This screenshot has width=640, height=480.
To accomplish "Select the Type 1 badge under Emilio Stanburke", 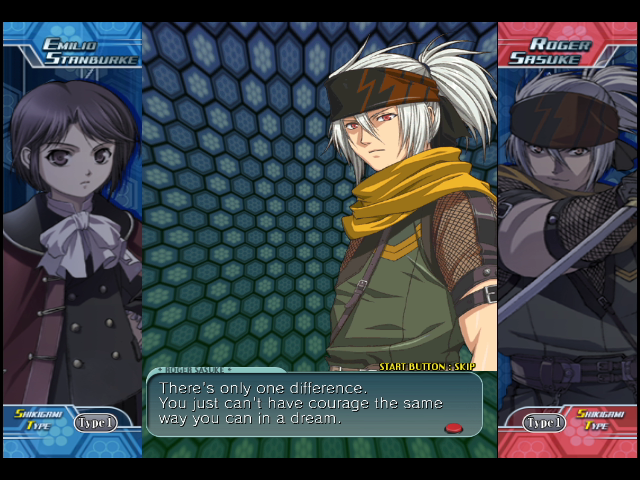I will 95,423.
